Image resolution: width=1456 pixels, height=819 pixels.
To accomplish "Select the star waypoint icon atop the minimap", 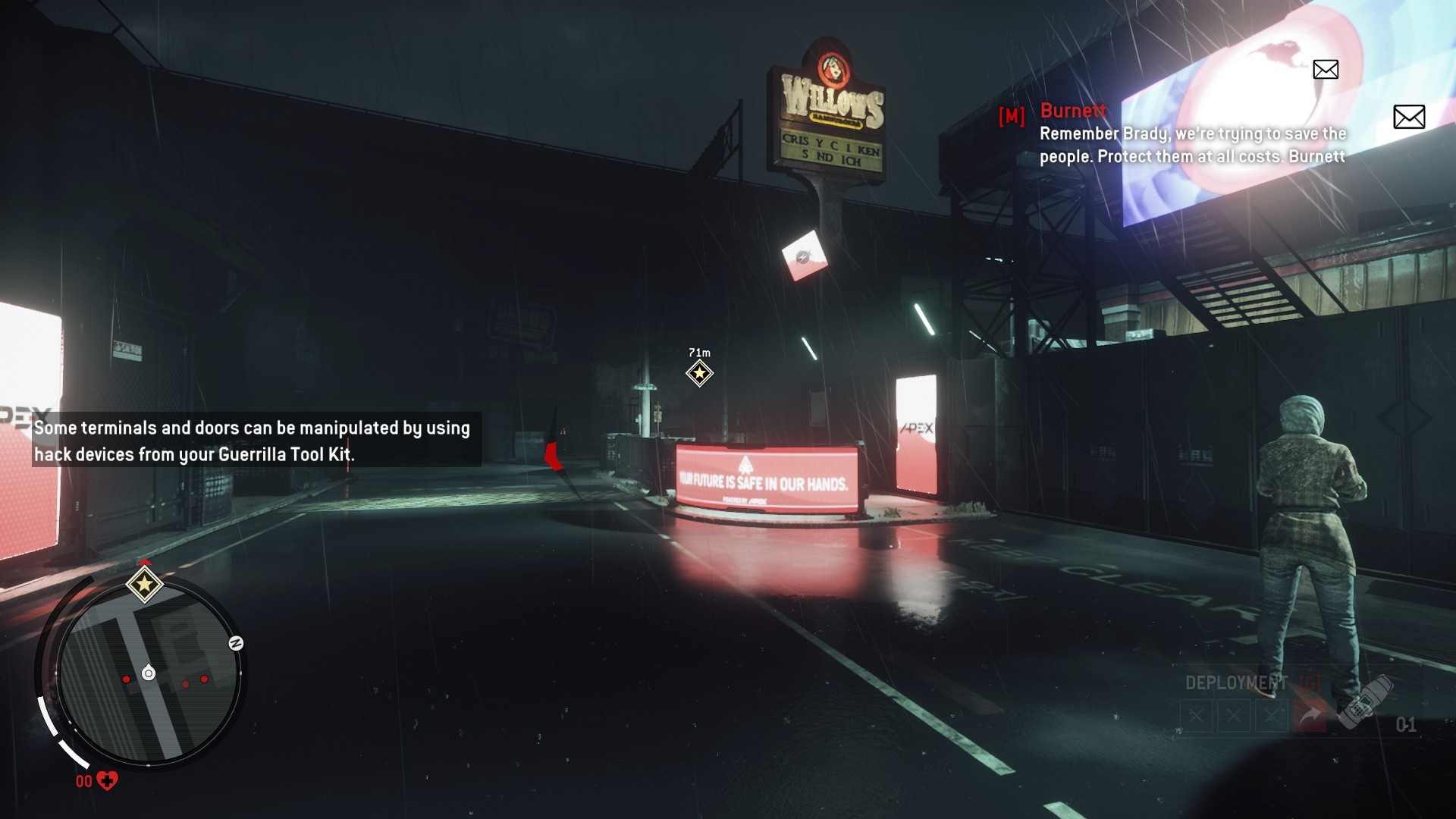I will (x=143, y=584).
